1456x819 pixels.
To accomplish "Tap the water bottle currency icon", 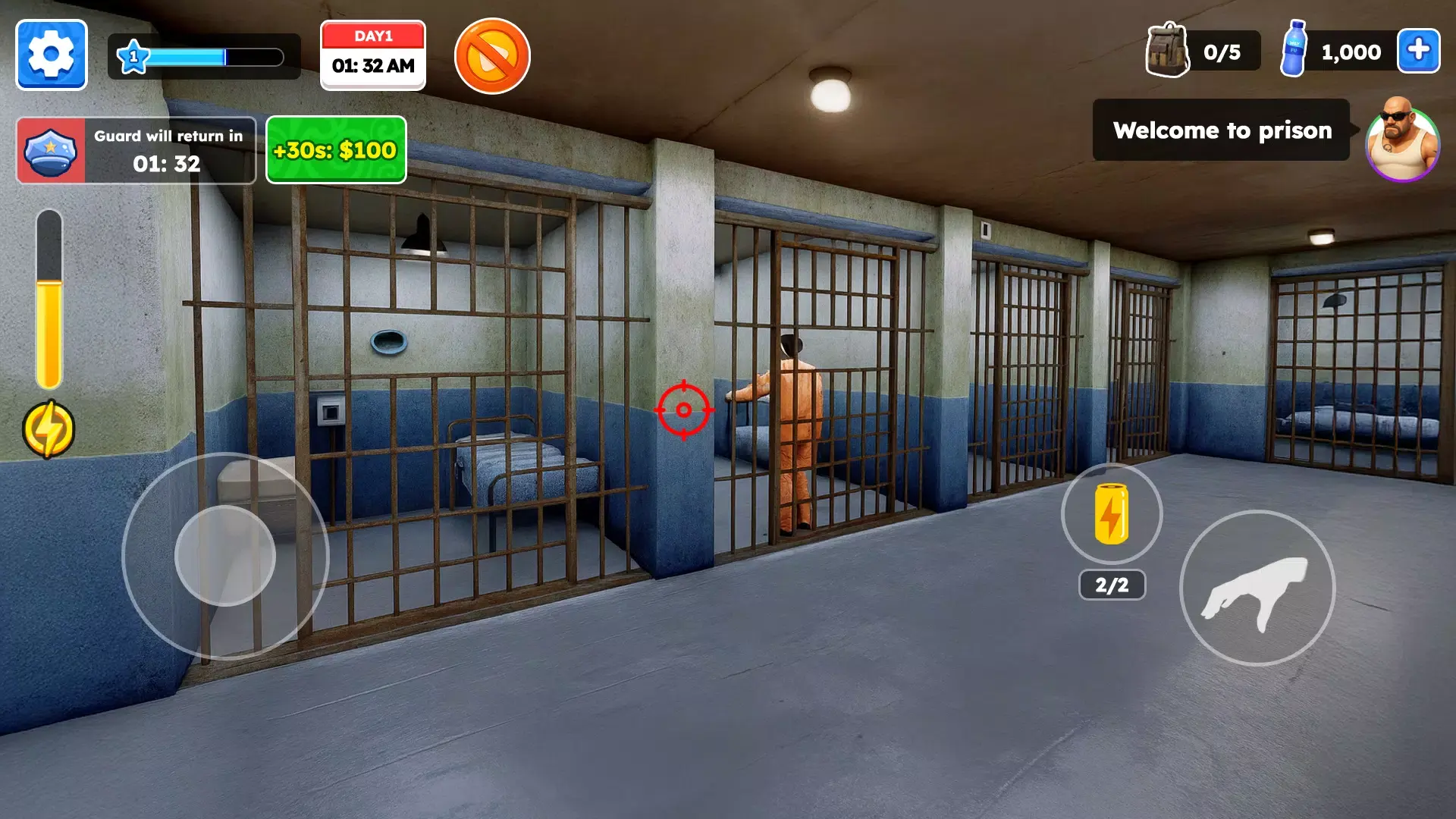I will point(1294,52).
